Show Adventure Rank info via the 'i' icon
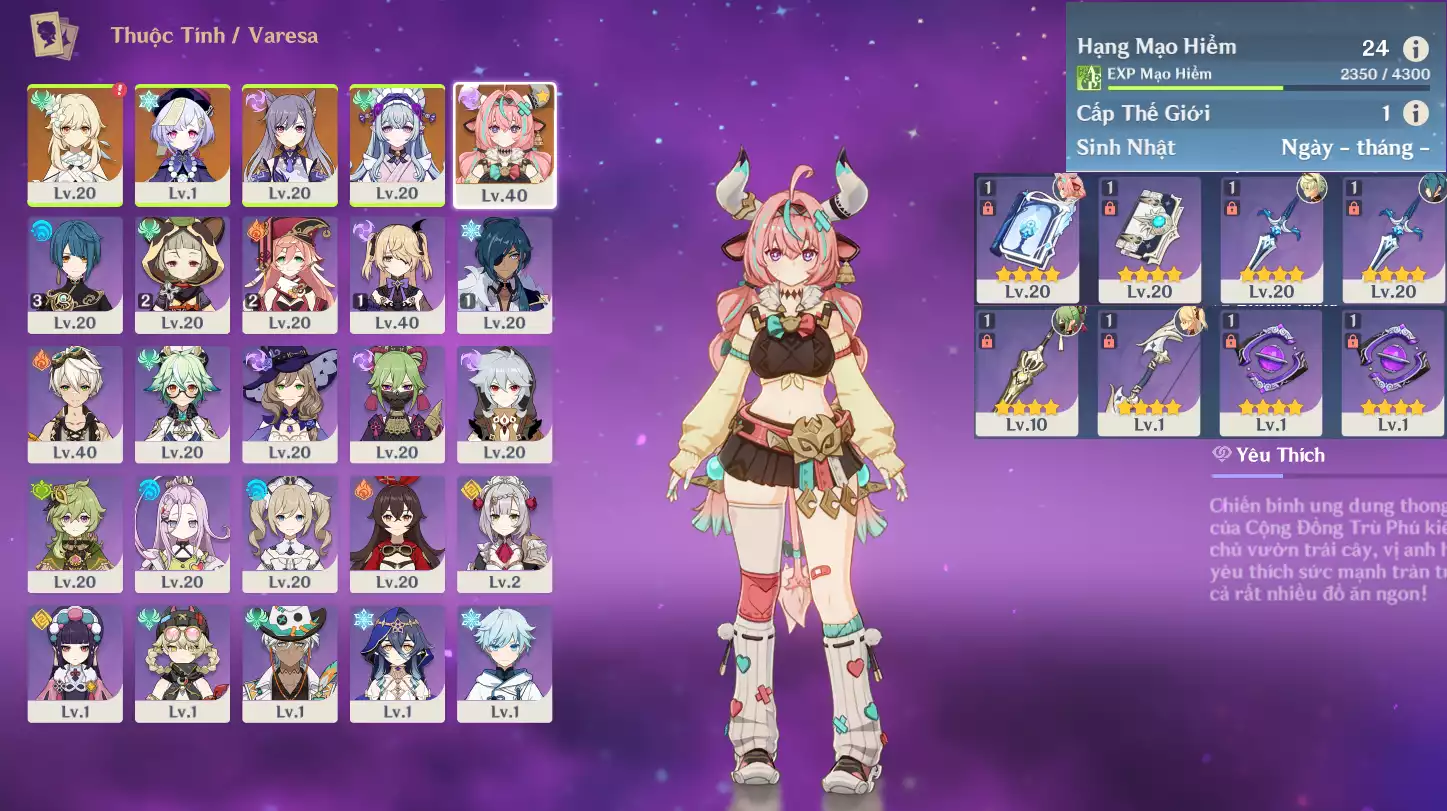Image resolution: width=1447 pixels, height=811 pixels. click(1415, 48)
